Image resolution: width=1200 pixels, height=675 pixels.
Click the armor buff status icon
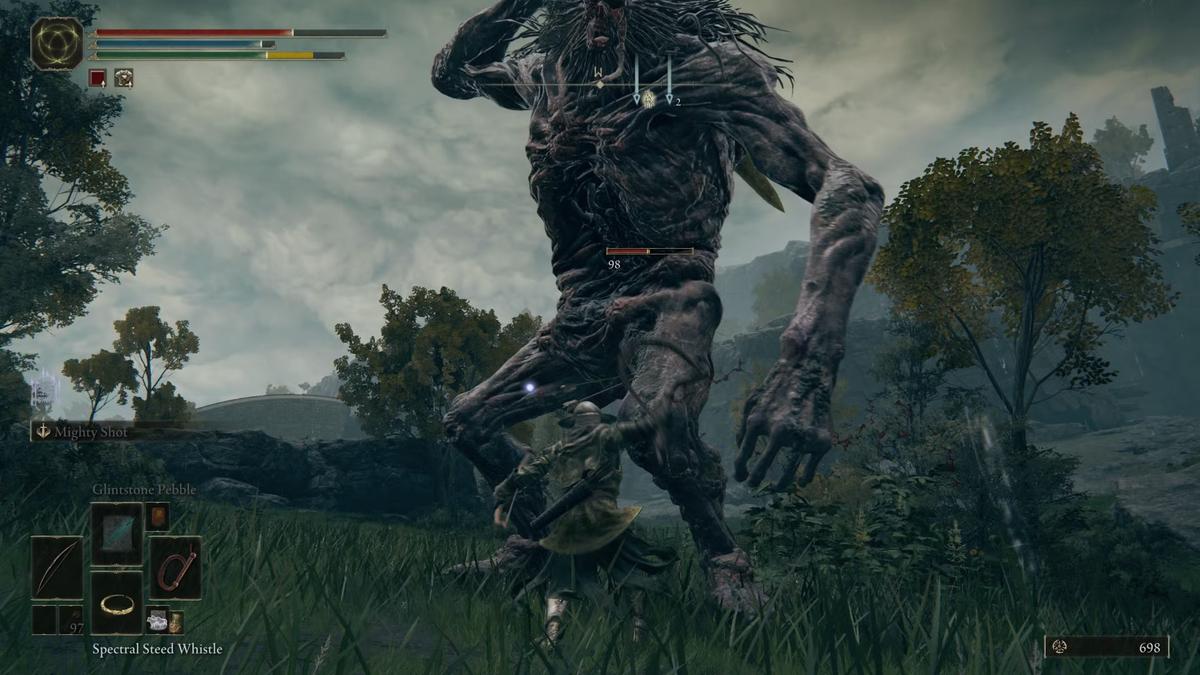tap(123, 77)
